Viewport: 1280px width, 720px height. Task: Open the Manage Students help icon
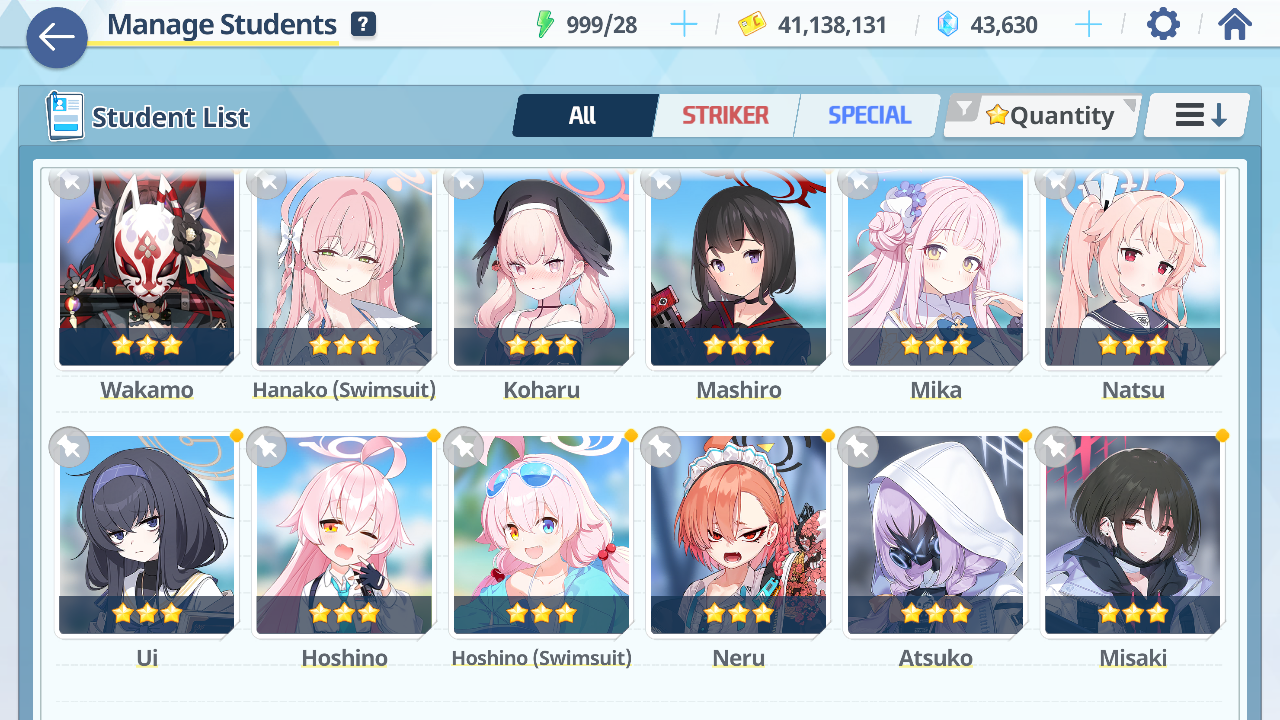click(363, 25)
